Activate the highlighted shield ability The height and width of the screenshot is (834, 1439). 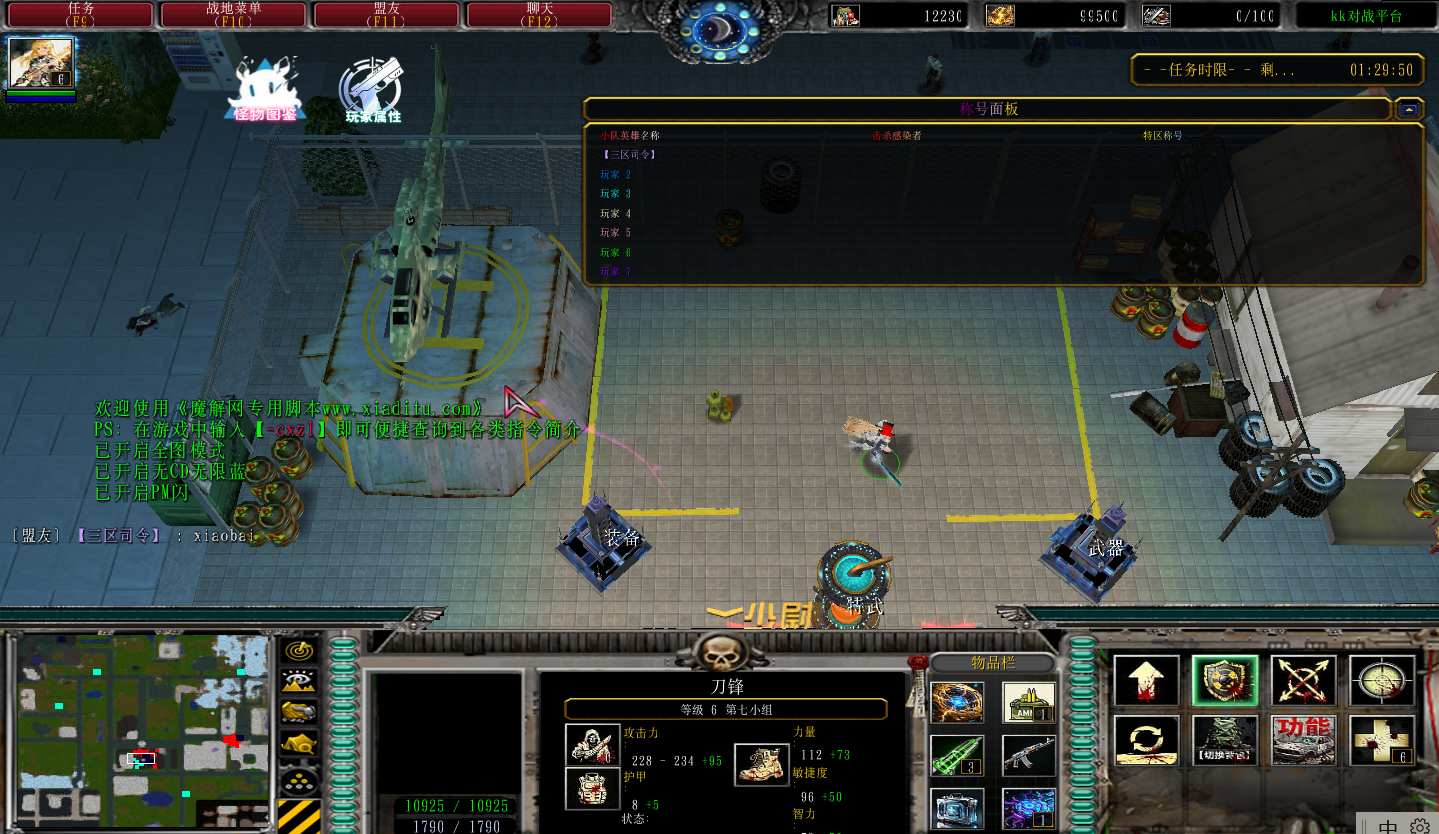pyautogui.click(x=1225, y=680)
